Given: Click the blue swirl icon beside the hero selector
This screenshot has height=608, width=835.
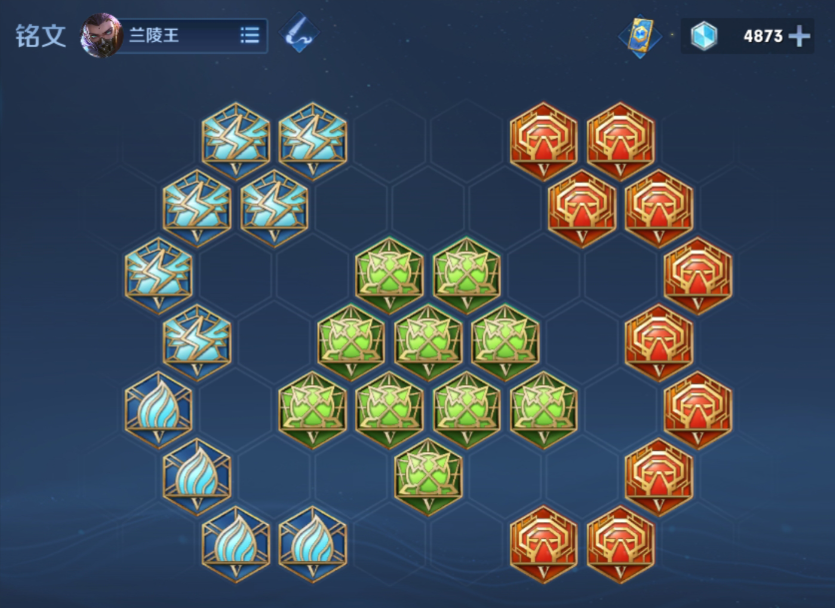Looking at the screenshot, I should click(x=299, y=34).
